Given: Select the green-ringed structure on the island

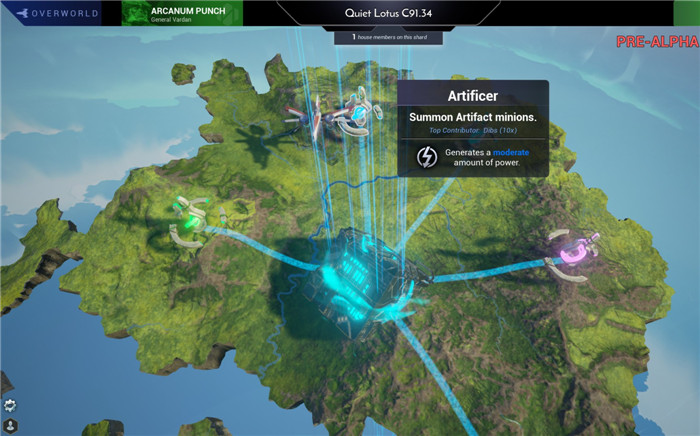Looking at the screenshot, I should click(x=190, y=213).
